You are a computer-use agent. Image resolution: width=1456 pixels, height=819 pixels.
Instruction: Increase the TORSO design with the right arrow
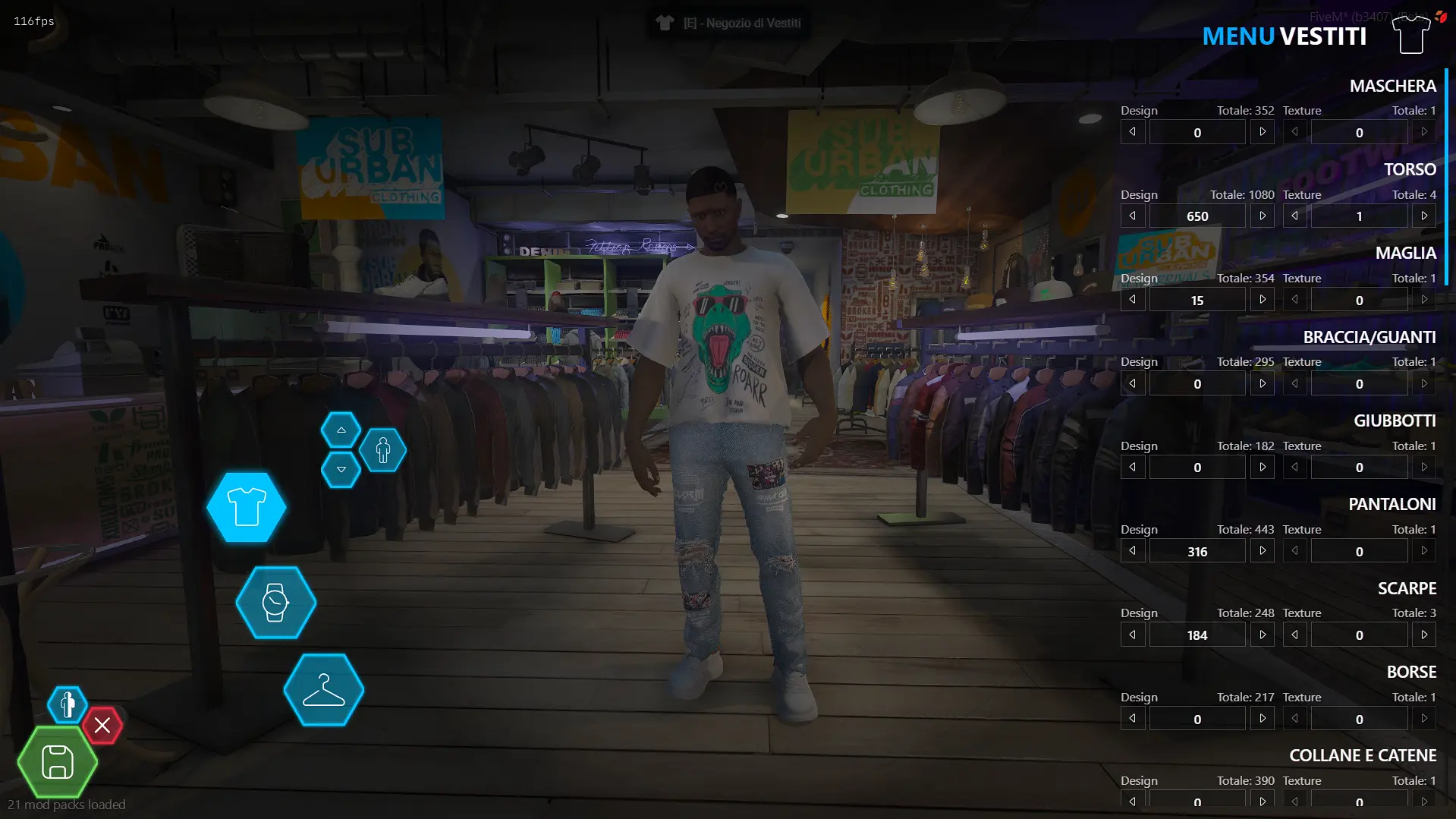click(x=1263, y=216)
